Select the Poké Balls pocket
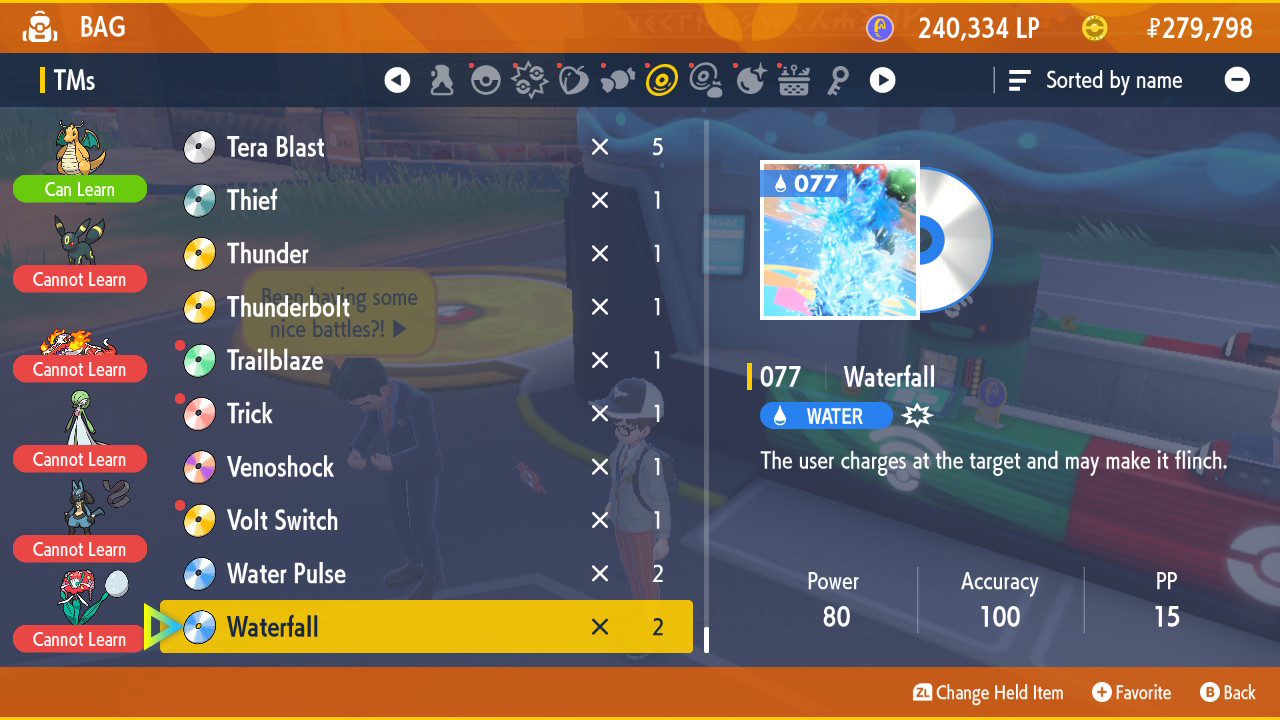Viewport: 1280px width, 720px height. coord(486,80)
